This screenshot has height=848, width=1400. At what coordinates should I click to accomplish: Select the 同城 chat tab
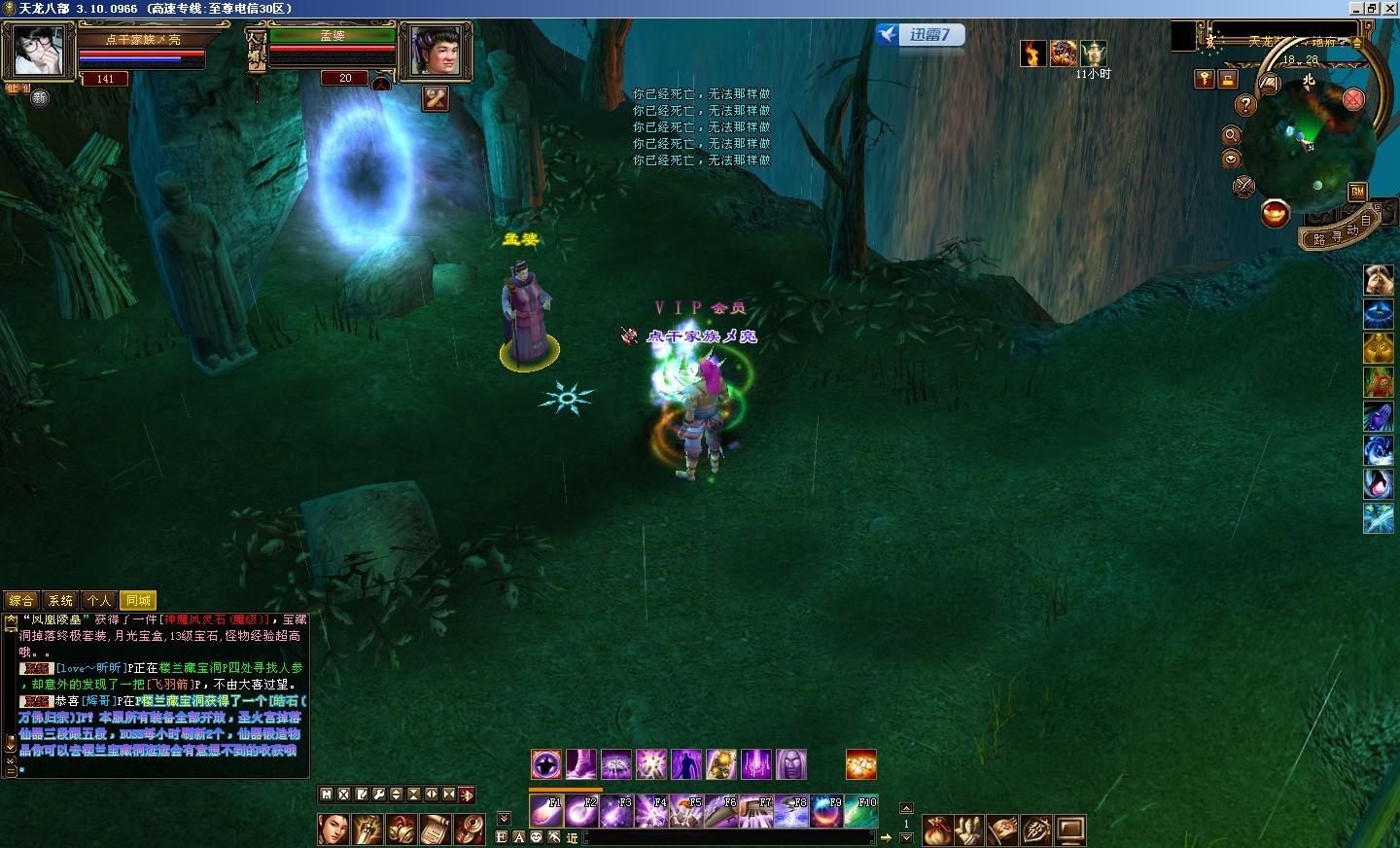point(138,601)
